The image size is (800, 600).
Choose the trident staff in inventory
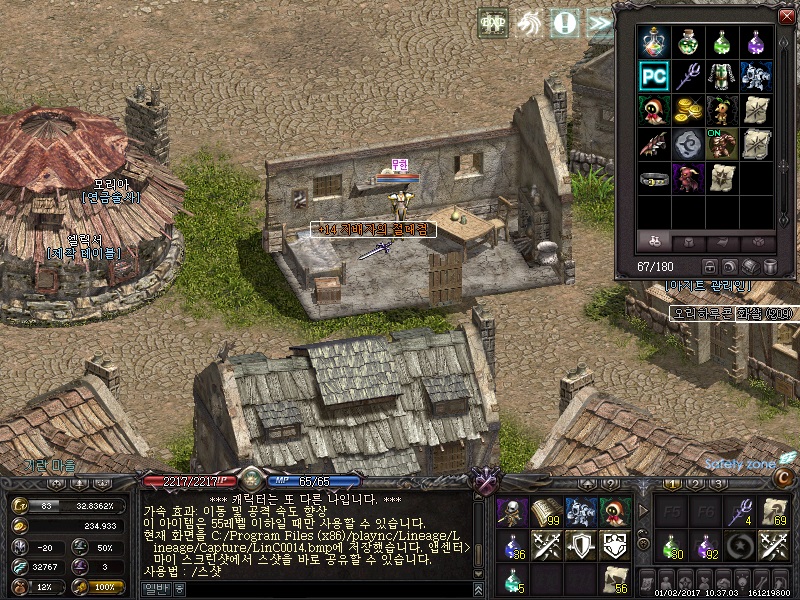click(688, 76)
